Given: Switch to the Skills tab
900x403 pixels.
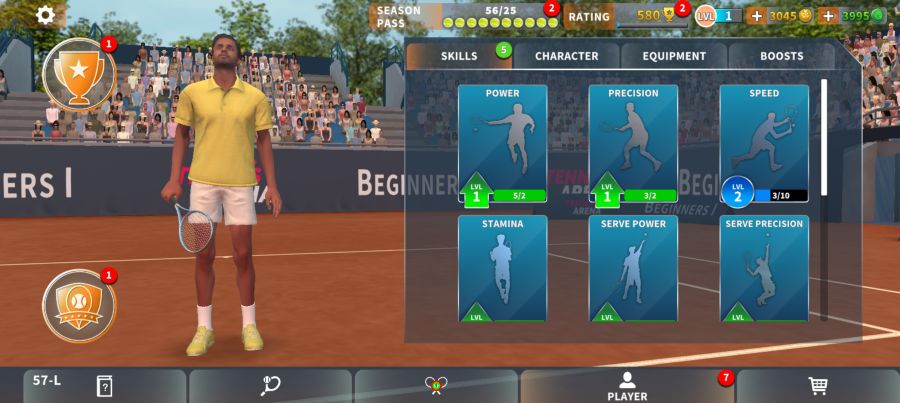Looking at the screenshot, I should click(x=459, y=56).
